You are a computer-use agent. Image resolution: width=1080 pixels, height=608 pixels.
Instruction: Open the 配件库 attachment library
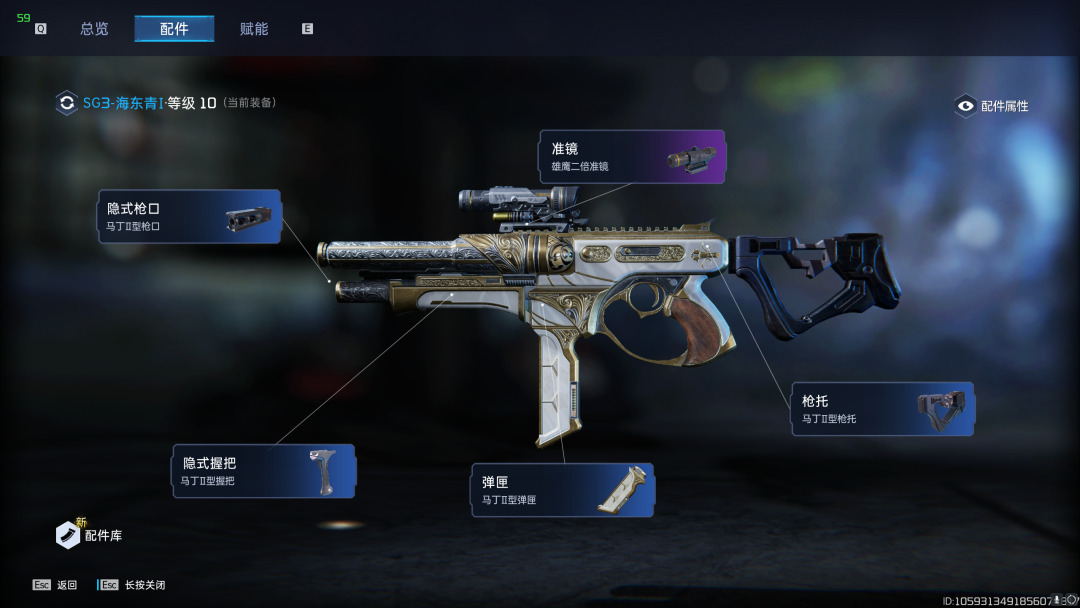click(x=90, y=535)
